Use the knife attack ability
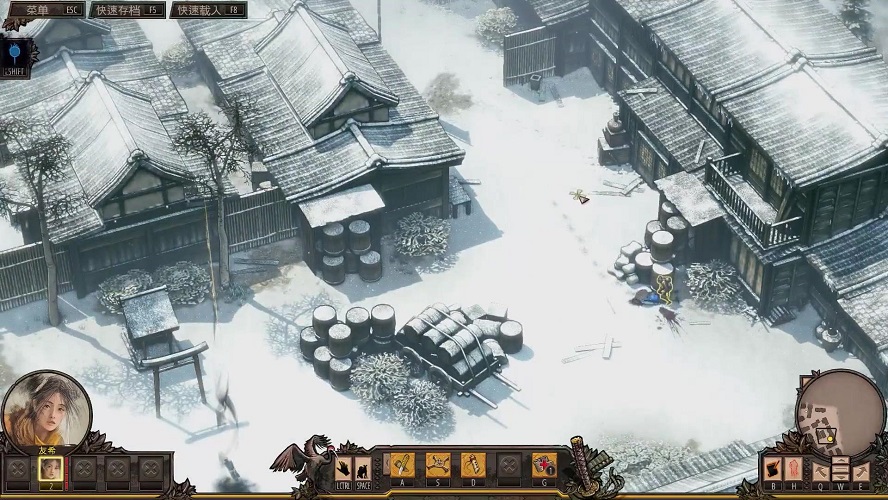The width and height of the screenshot is (888, 500). click(401, 464)
